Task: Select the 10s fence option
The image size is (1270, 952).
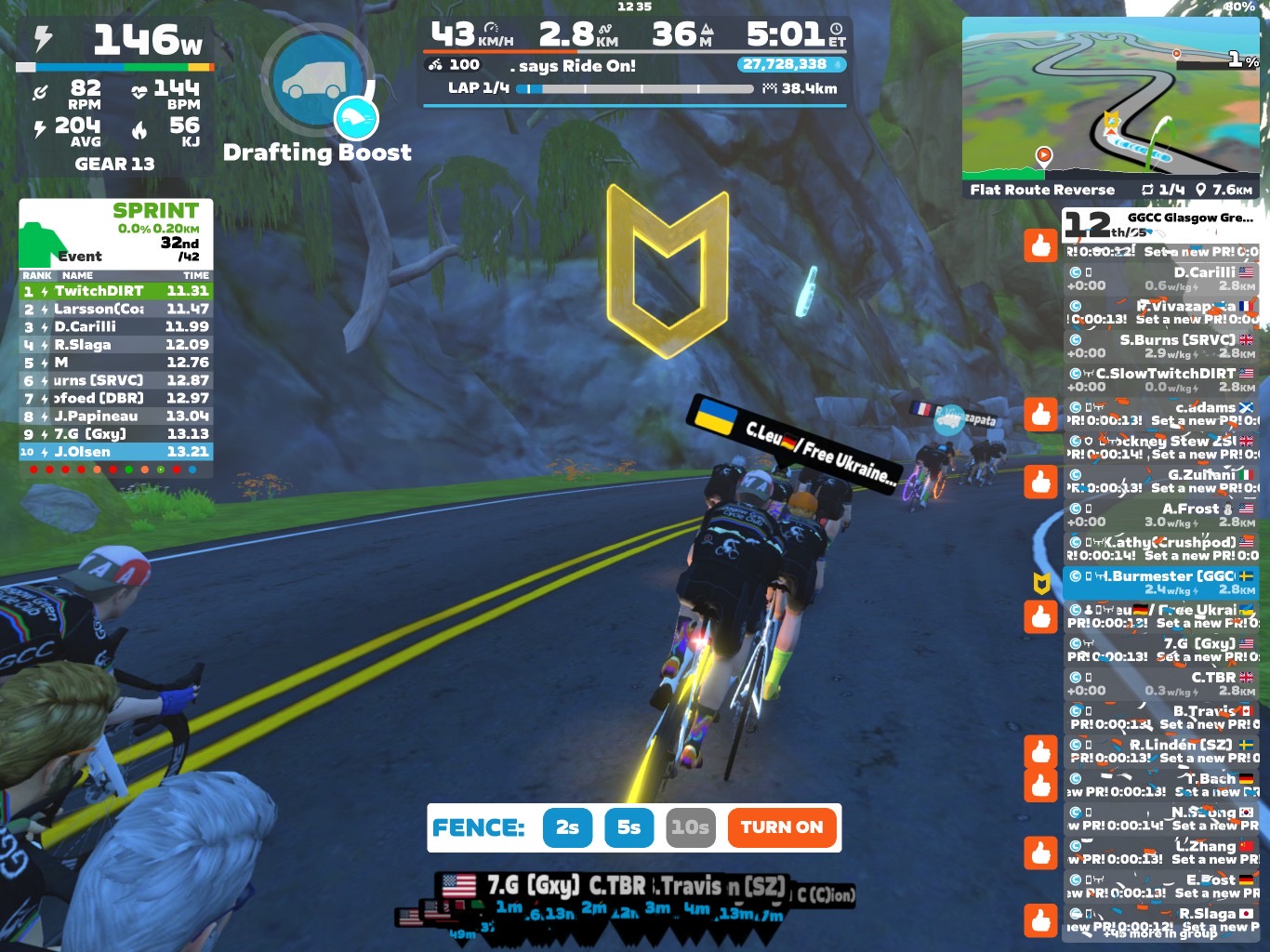Action: (x=691, y=827)
